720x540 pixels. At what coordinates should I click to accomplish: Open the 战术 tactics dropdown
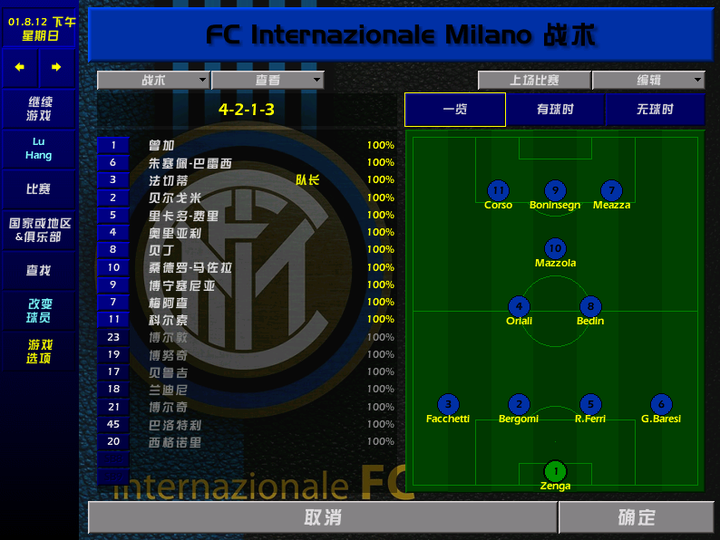(153, 80)
